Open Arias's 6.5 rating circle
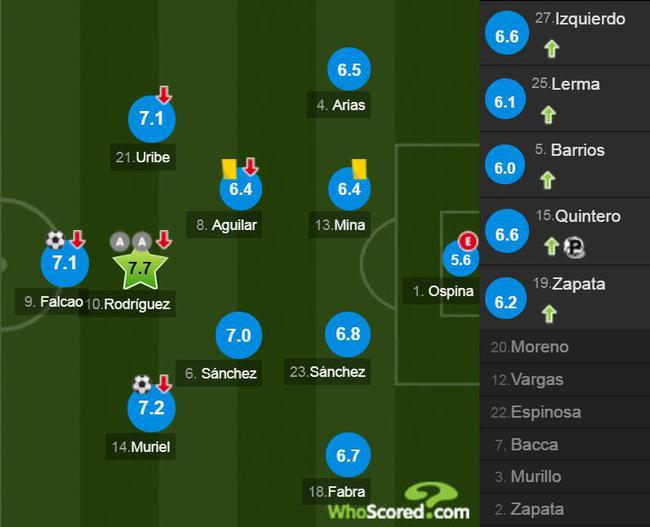The height and width of the screenshot is (527, 650). [349, 71]
